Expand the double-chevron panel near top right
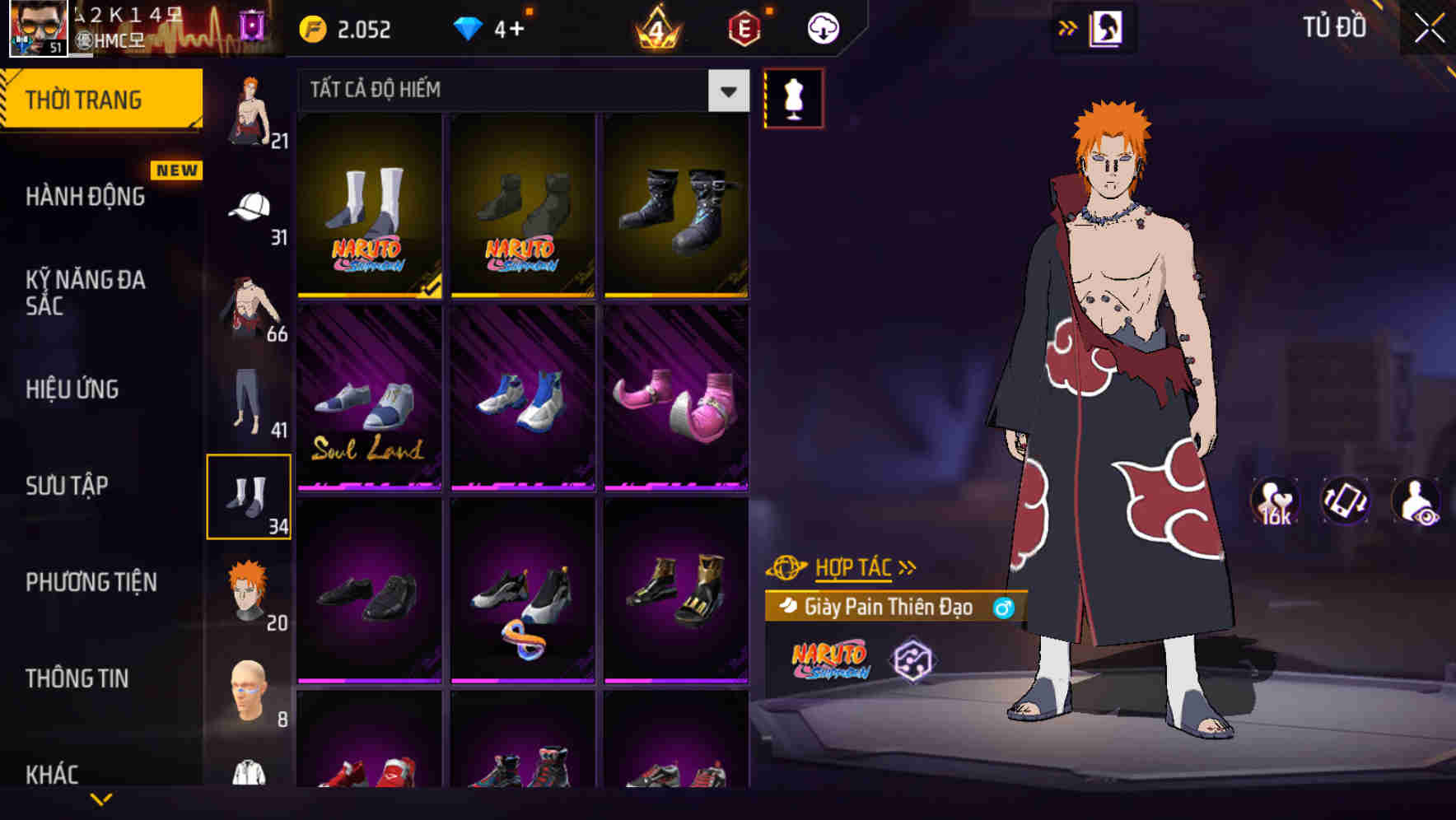1456x820 pixels. click(1068, 26)
